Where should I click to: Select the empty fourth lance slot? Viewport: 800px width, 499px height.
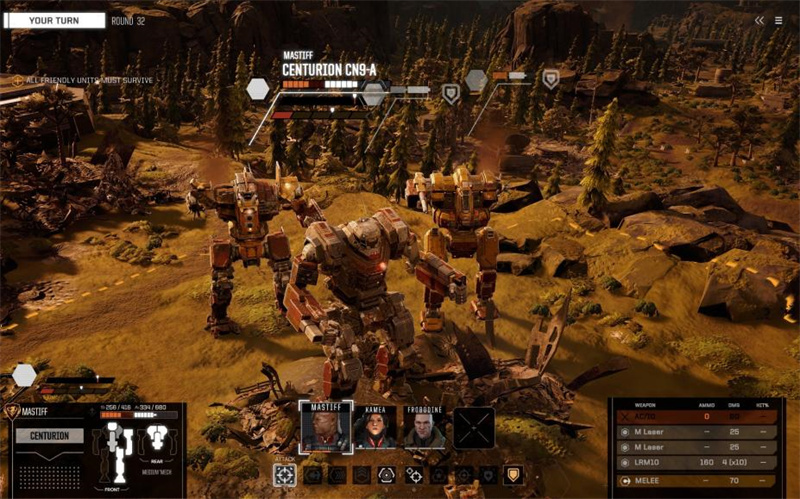pos(474,427)
